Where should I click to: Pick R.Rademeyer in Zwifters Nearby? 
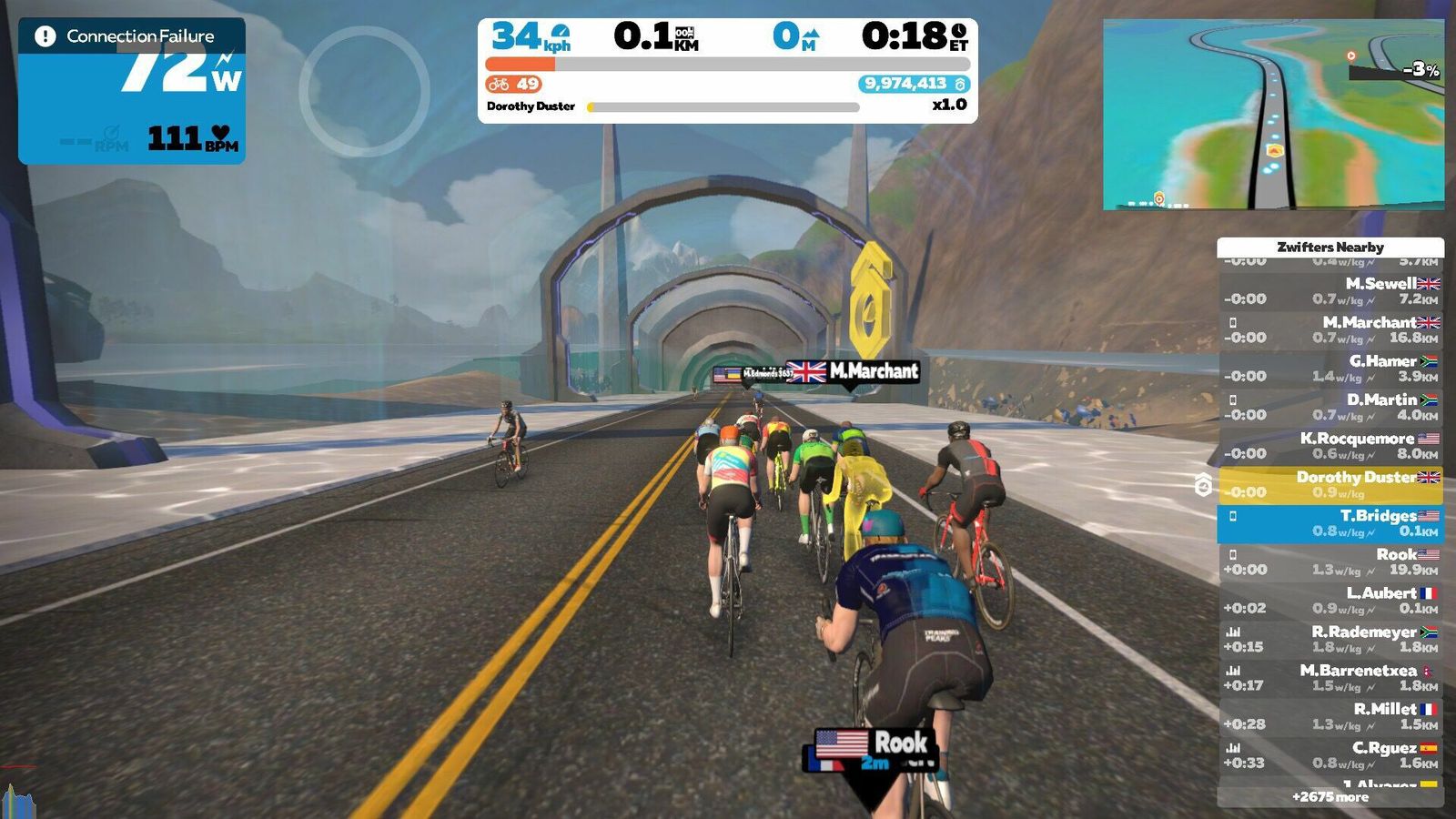1330,639
